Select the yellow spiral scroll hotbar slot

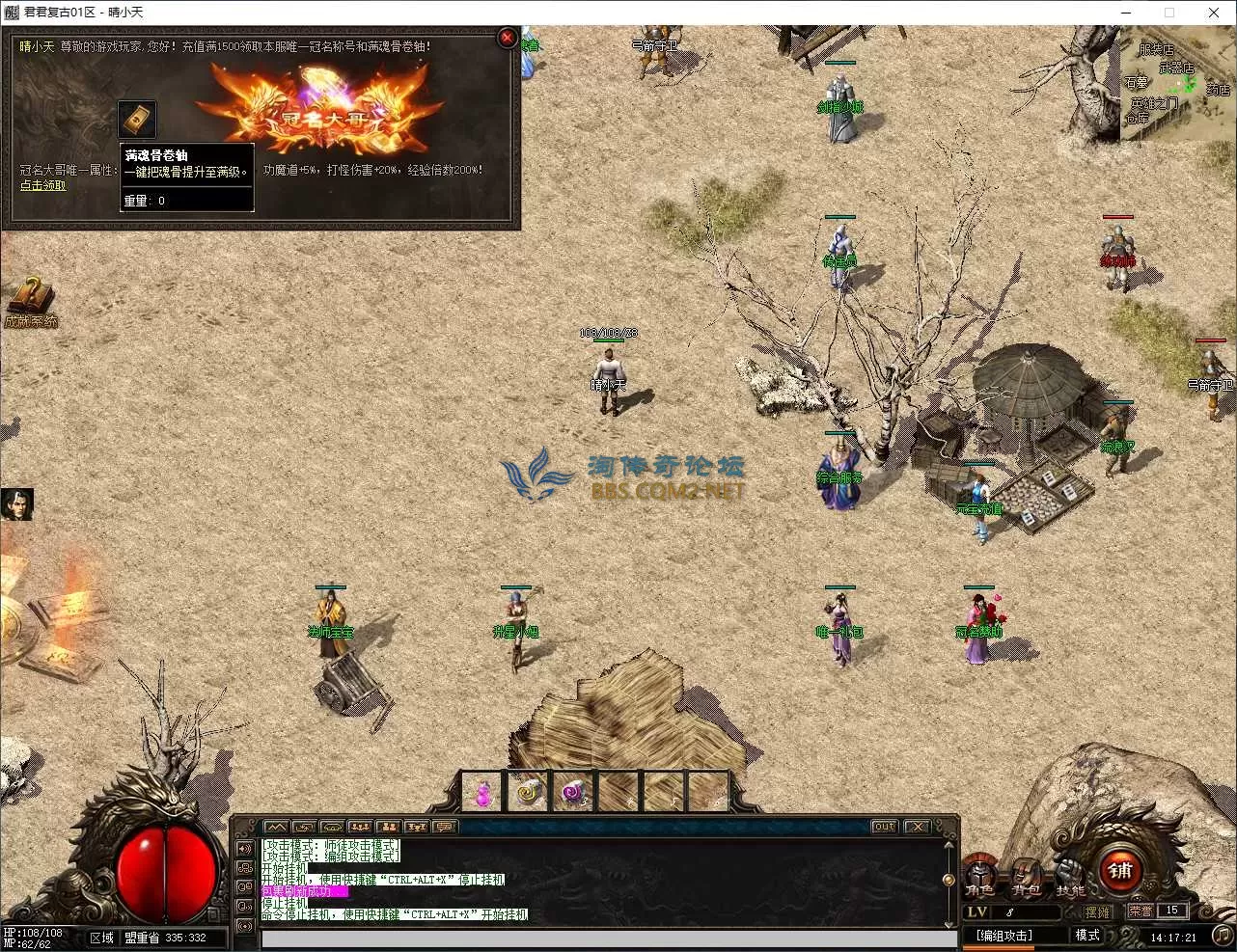coord(528,793)
